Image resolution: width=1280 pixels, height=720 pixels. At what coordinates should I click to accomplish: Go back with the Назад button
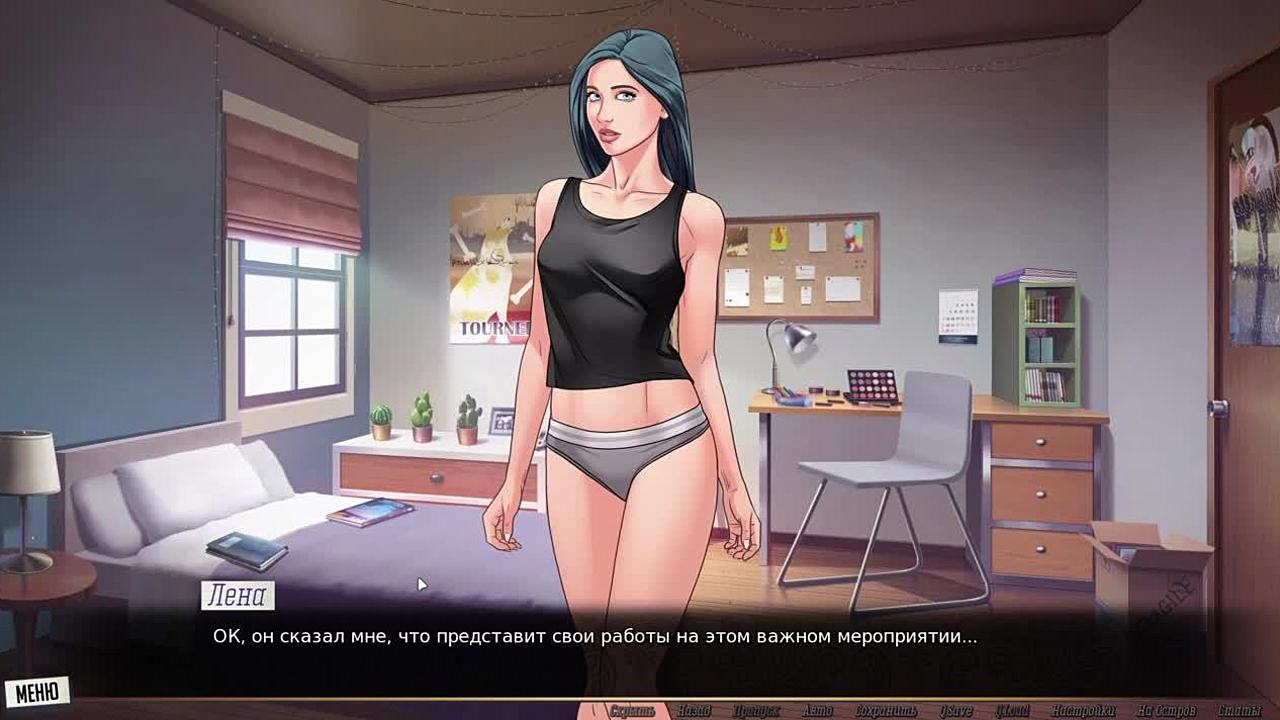[x=693, y=711]
